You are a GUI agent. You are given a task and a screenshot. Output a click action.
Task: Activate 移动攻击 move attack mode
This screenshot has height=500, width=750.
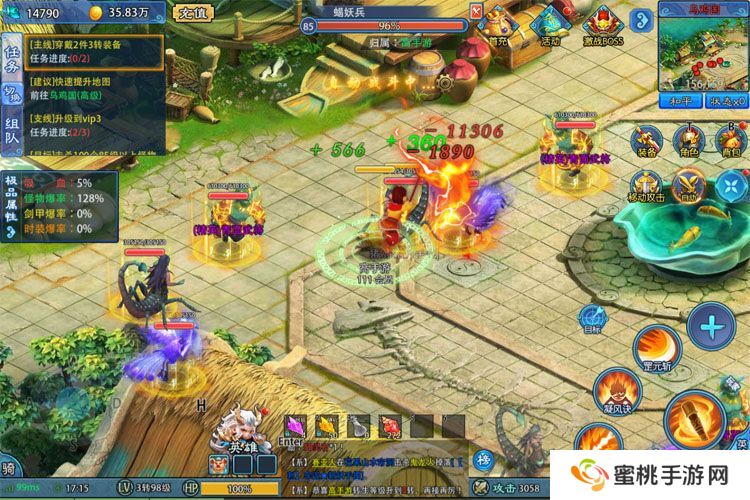[647, 186]
